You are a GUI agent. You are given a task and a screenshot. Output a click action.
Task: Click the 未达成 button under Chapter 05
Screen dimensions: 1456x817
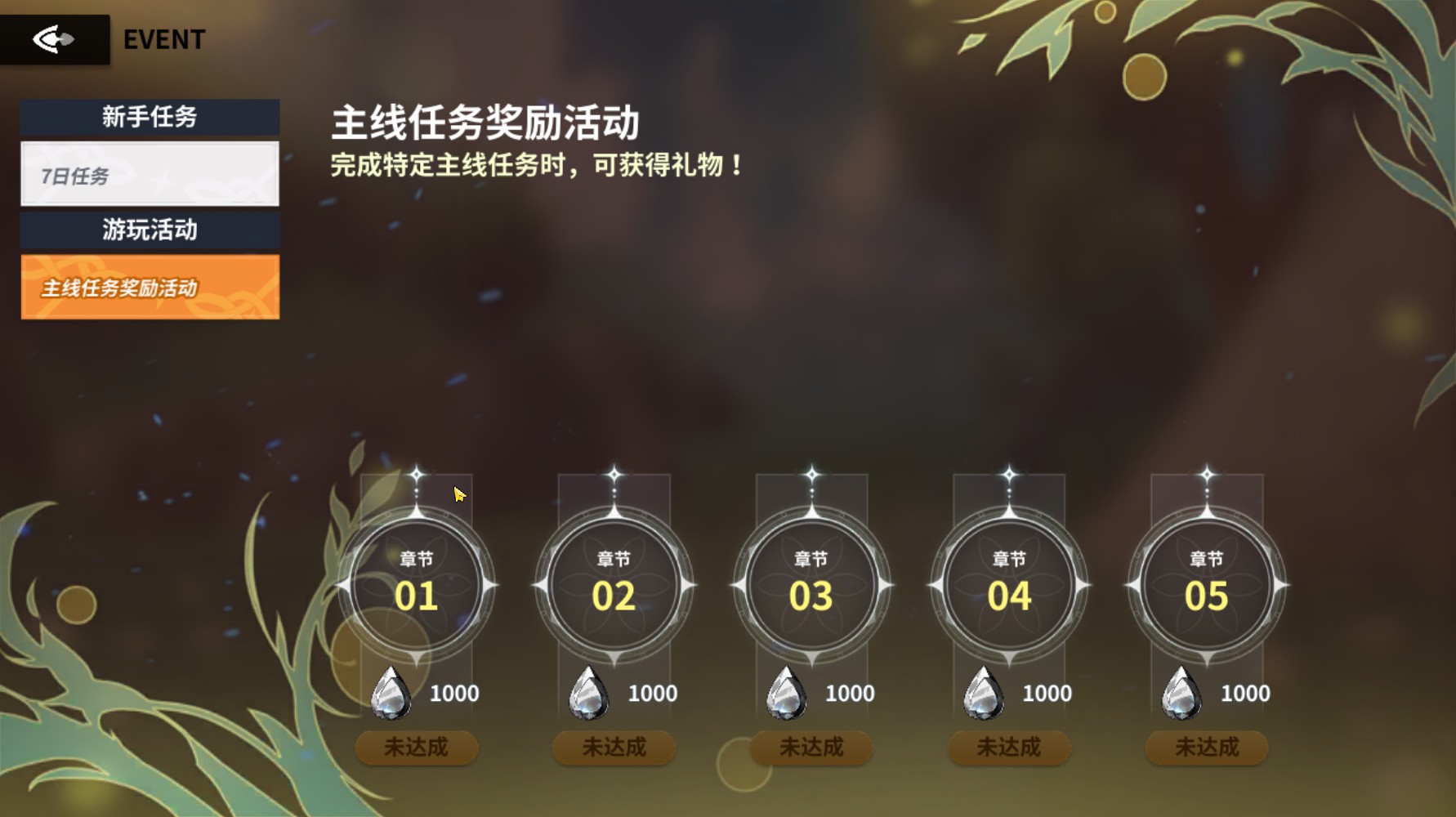pyautogui.click(x=1206, y=747)
